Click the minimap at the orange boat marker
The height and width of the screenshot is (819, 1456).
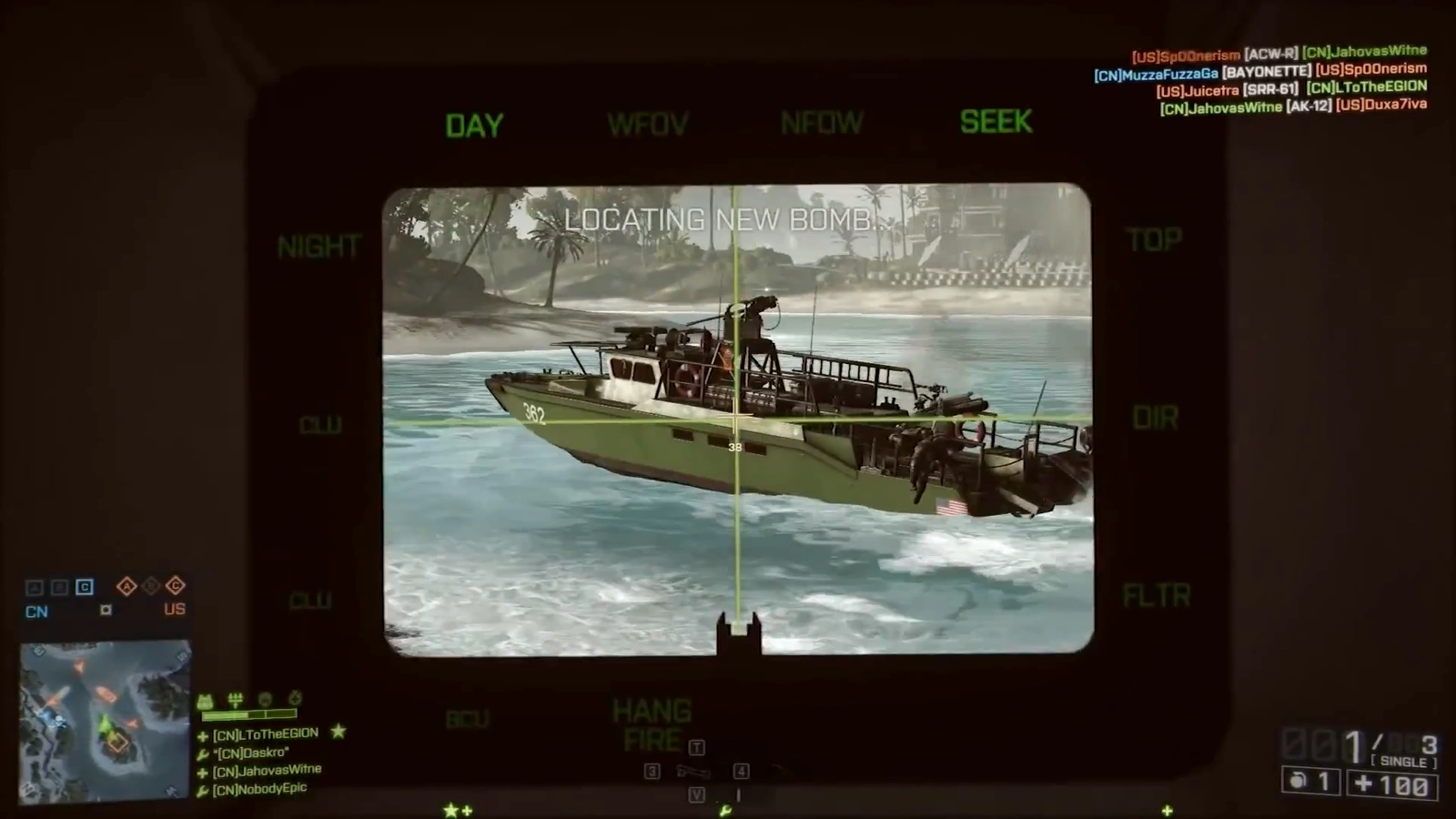pos(106,693)
